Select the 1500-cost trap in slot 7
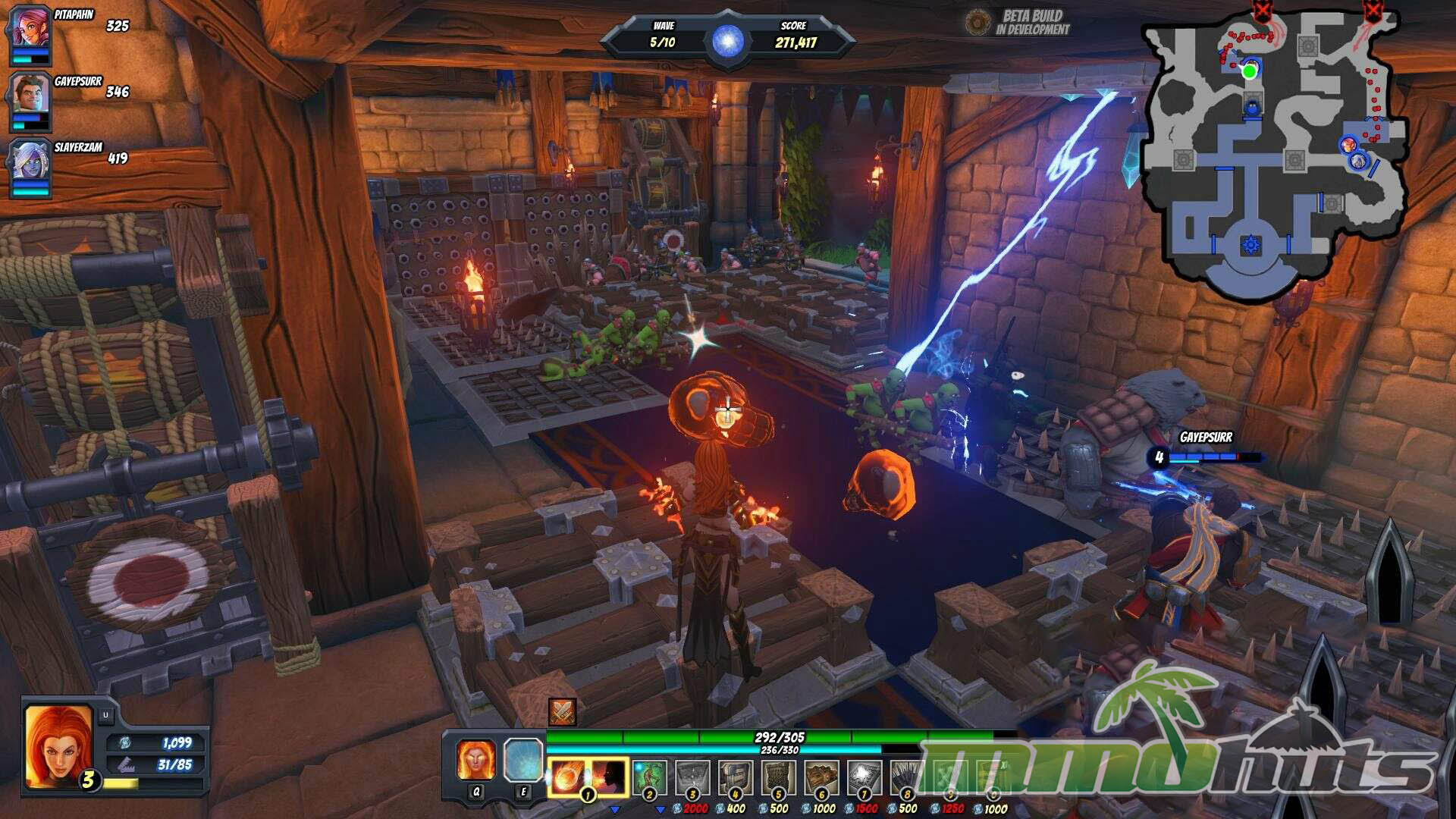This screenshot has width=1456, height=819. pyautogui.click(x=864, y=777)
